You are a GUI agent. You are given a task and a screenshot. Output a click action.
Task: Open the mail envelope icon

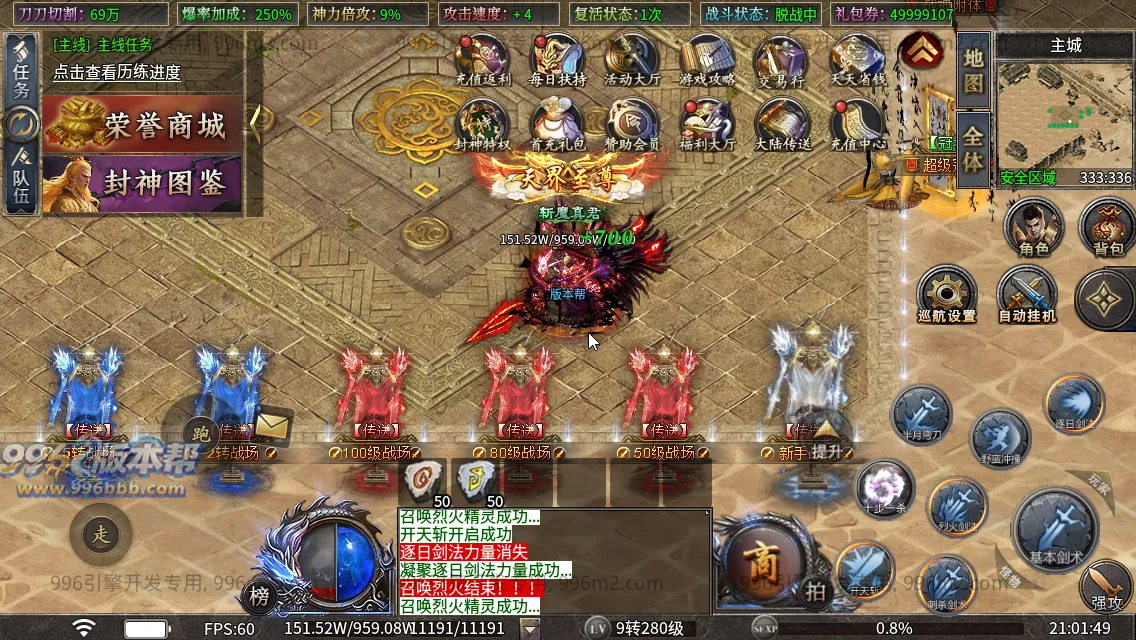pyautogui.click(x=269, y=425)
